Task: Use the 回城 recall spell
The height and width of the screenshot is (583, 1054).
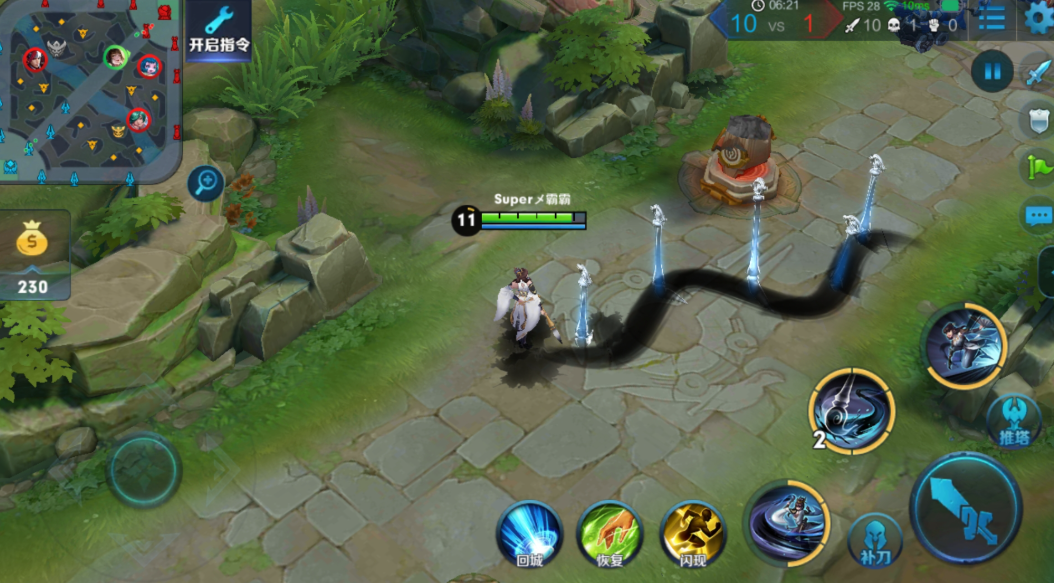Action: (x=530, y=533)
